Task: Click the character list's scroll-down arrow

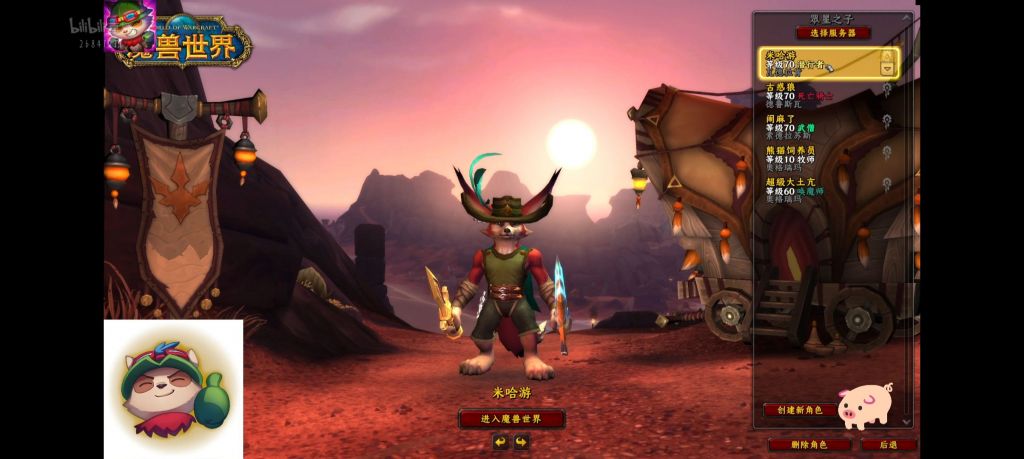Action: click(x=908, y=421)
